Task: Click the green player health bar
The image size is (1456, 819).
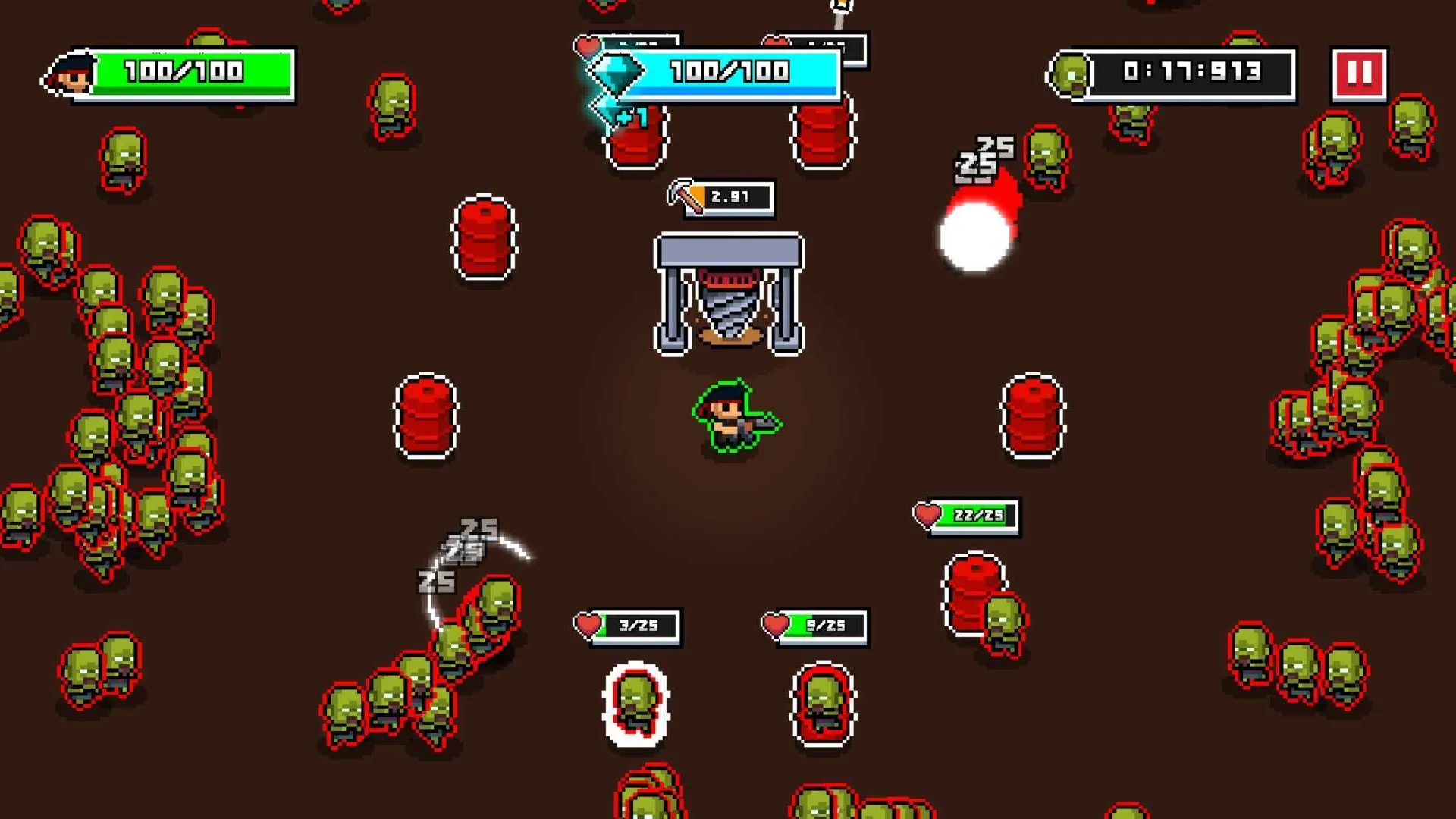Action: [193, 72]
